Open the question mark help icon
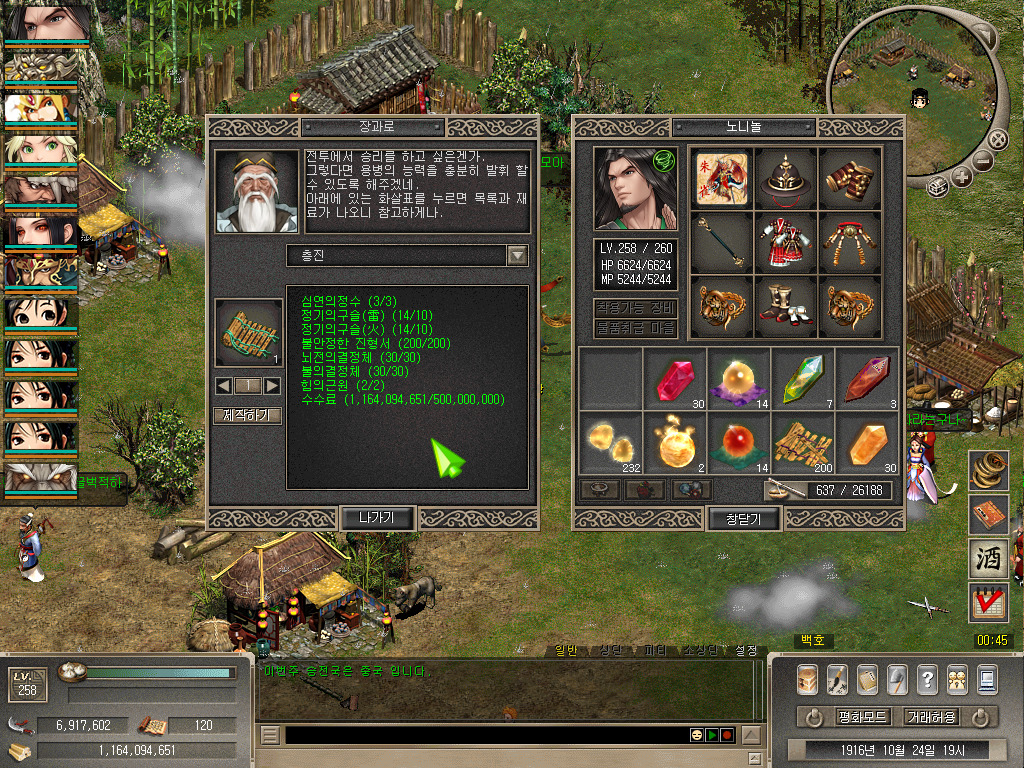 coord(927,680)
